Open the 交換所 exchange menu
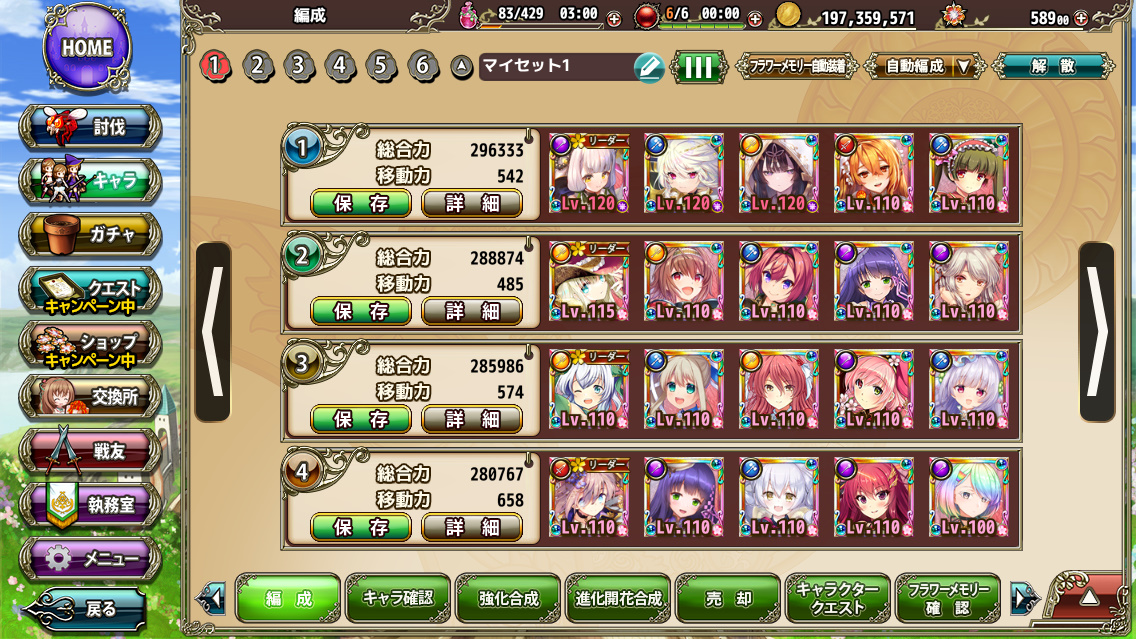 (x=90, y=397)
